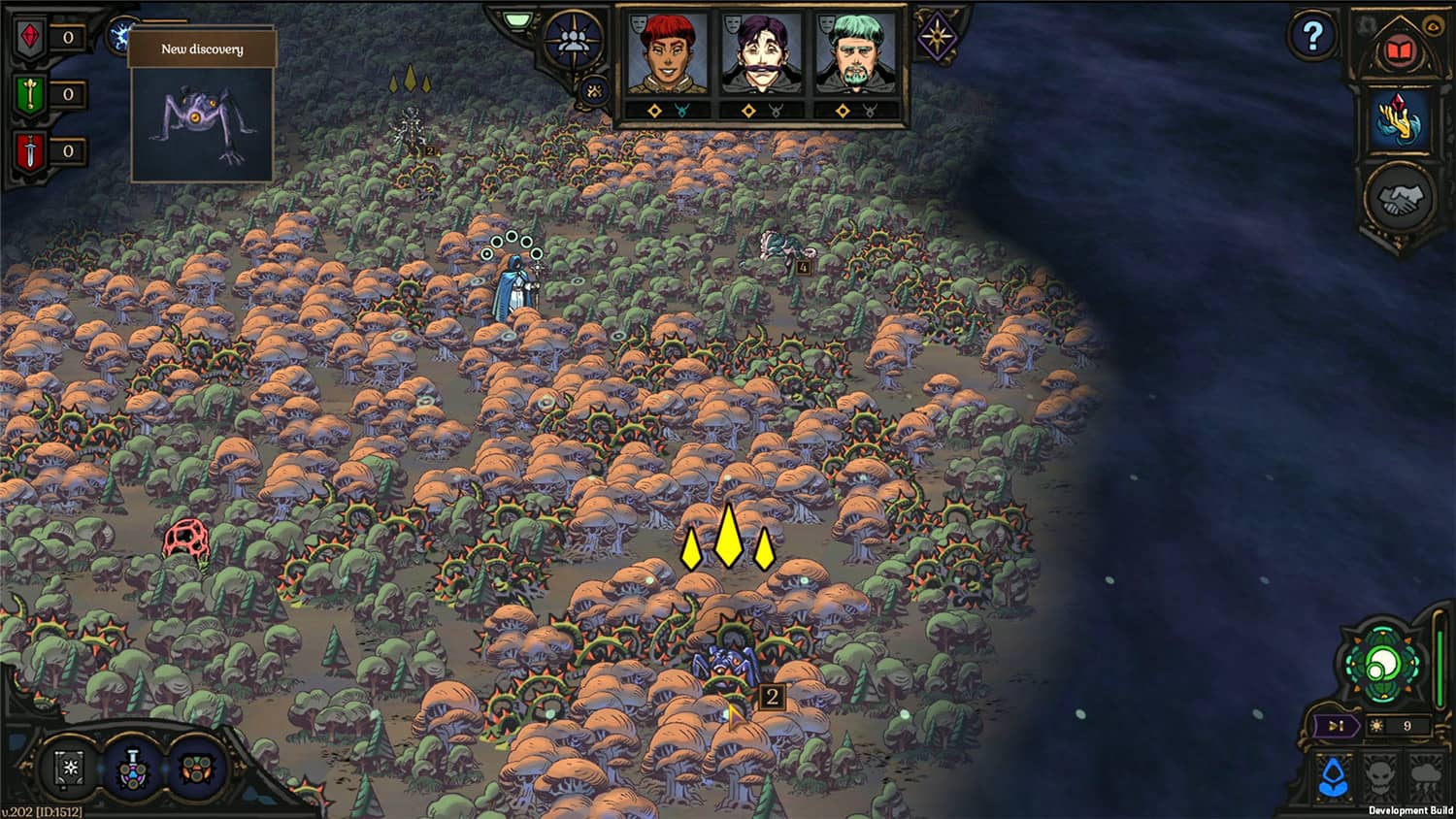The image size is (1456, 819).
Task: Open the purple four-pointed star emblem
Action: coord(937,37)
